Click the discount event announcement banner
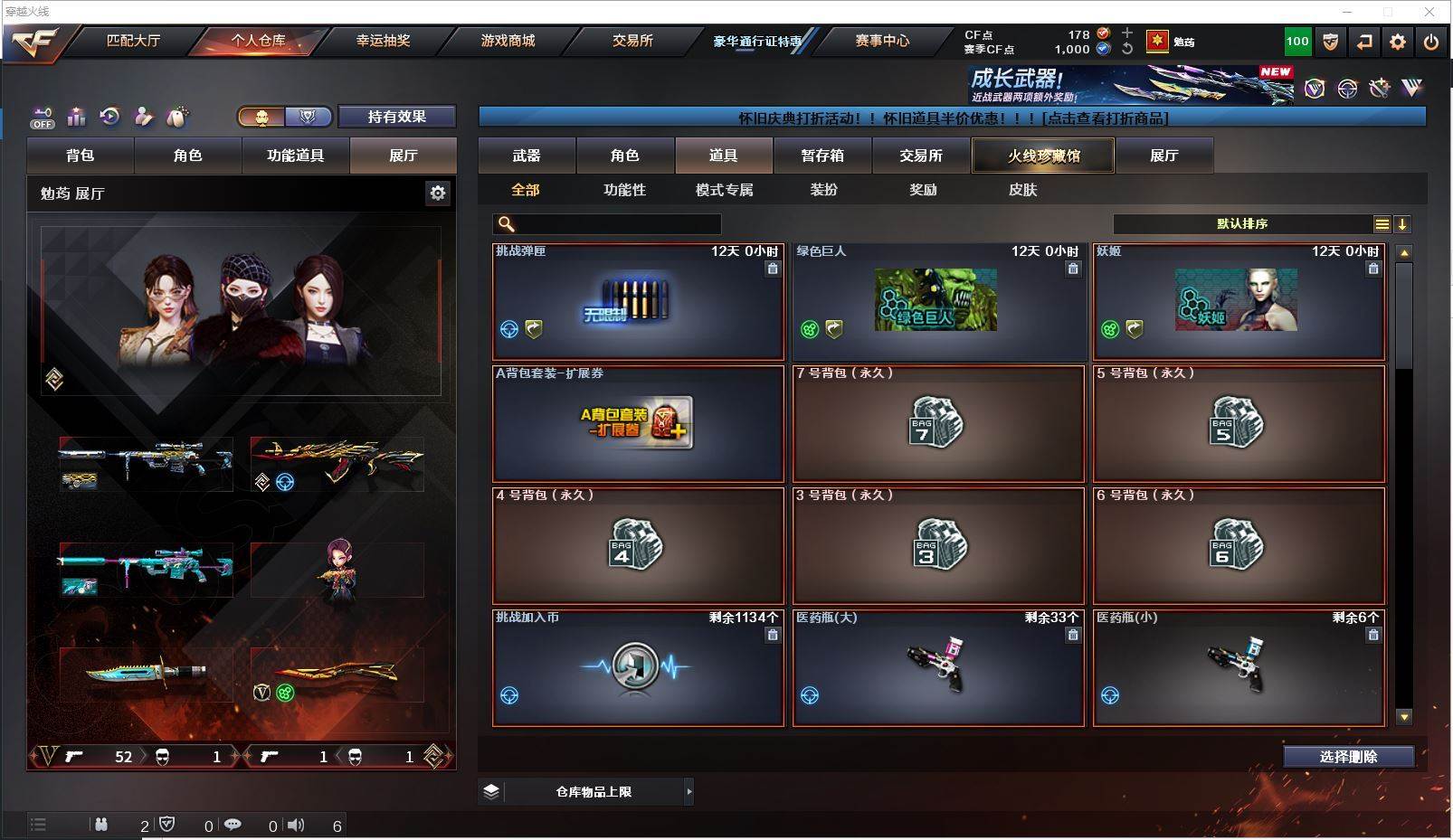Screen dimensions: 1453x840 click(x=952, y=118)
